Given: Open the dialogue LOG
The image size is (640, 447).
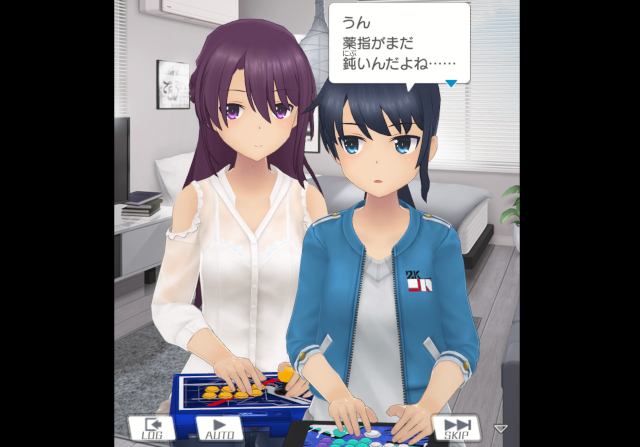Looking at the screenshot, I should pyautogui.click(x=151, y=428).
